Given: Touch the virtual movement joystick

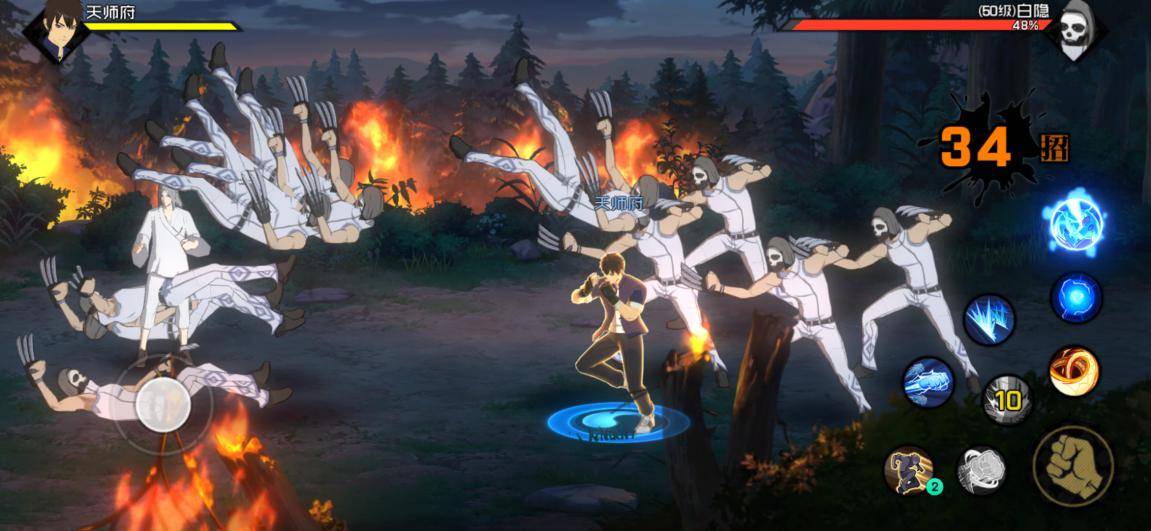Looking at the screenshot, I should [x=163, y=404].
